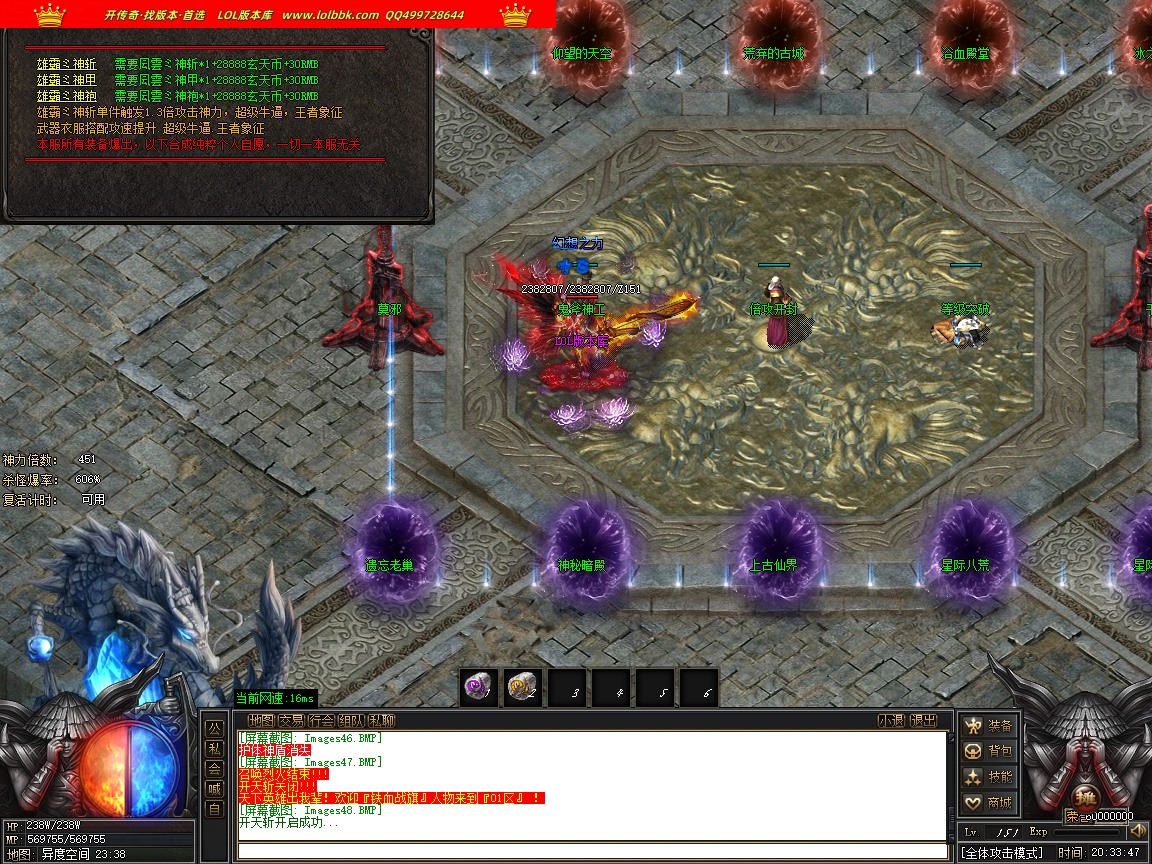Click the 小退 return-to-character-select button
The image size is (1152, 864).
click(891, 720)
